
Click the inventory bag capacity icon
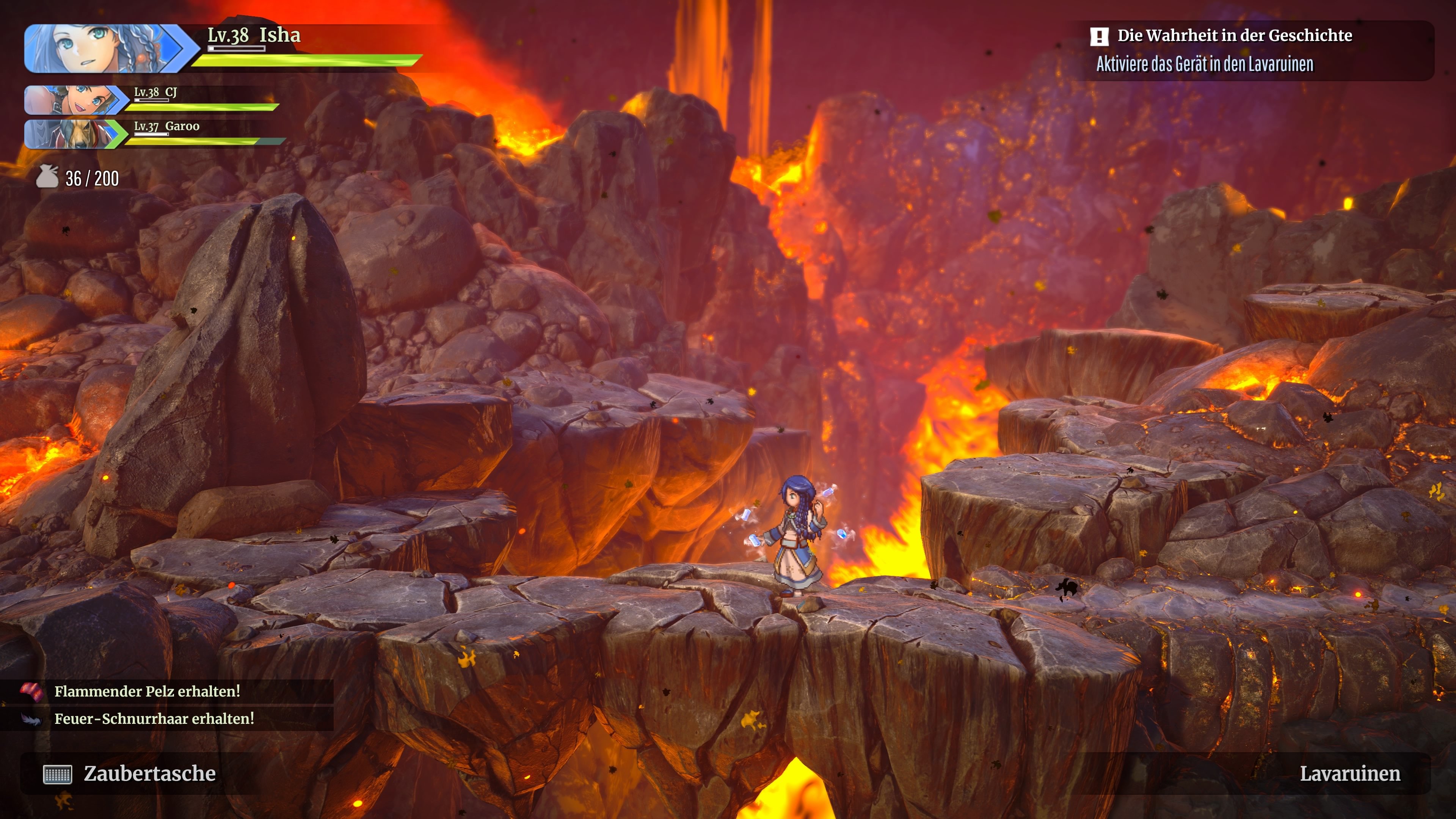pyautogui.click(x=47, y=177)
